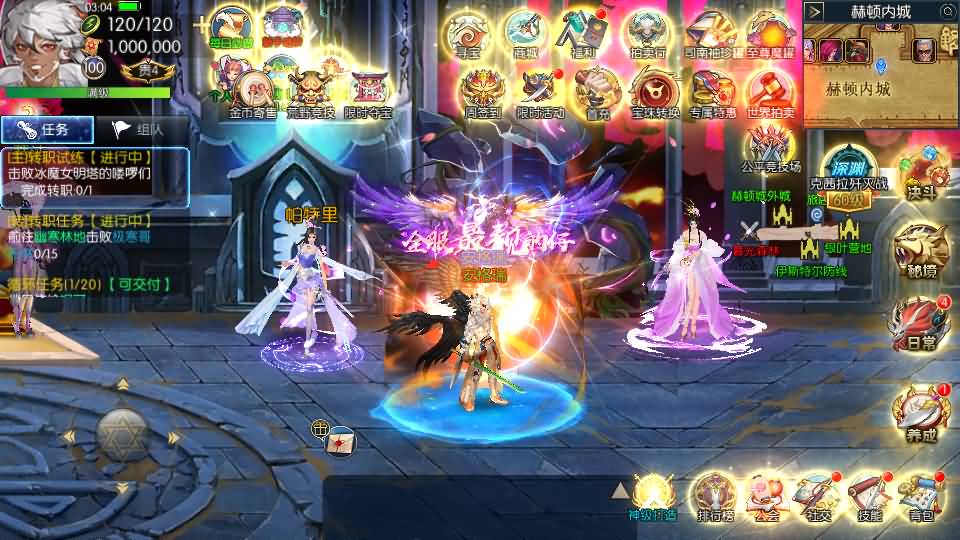The width and height of the screenshot is (960, 540).
Task: Open the 荒野竞技 wilderness arena icon
Action: click(311, 88)
